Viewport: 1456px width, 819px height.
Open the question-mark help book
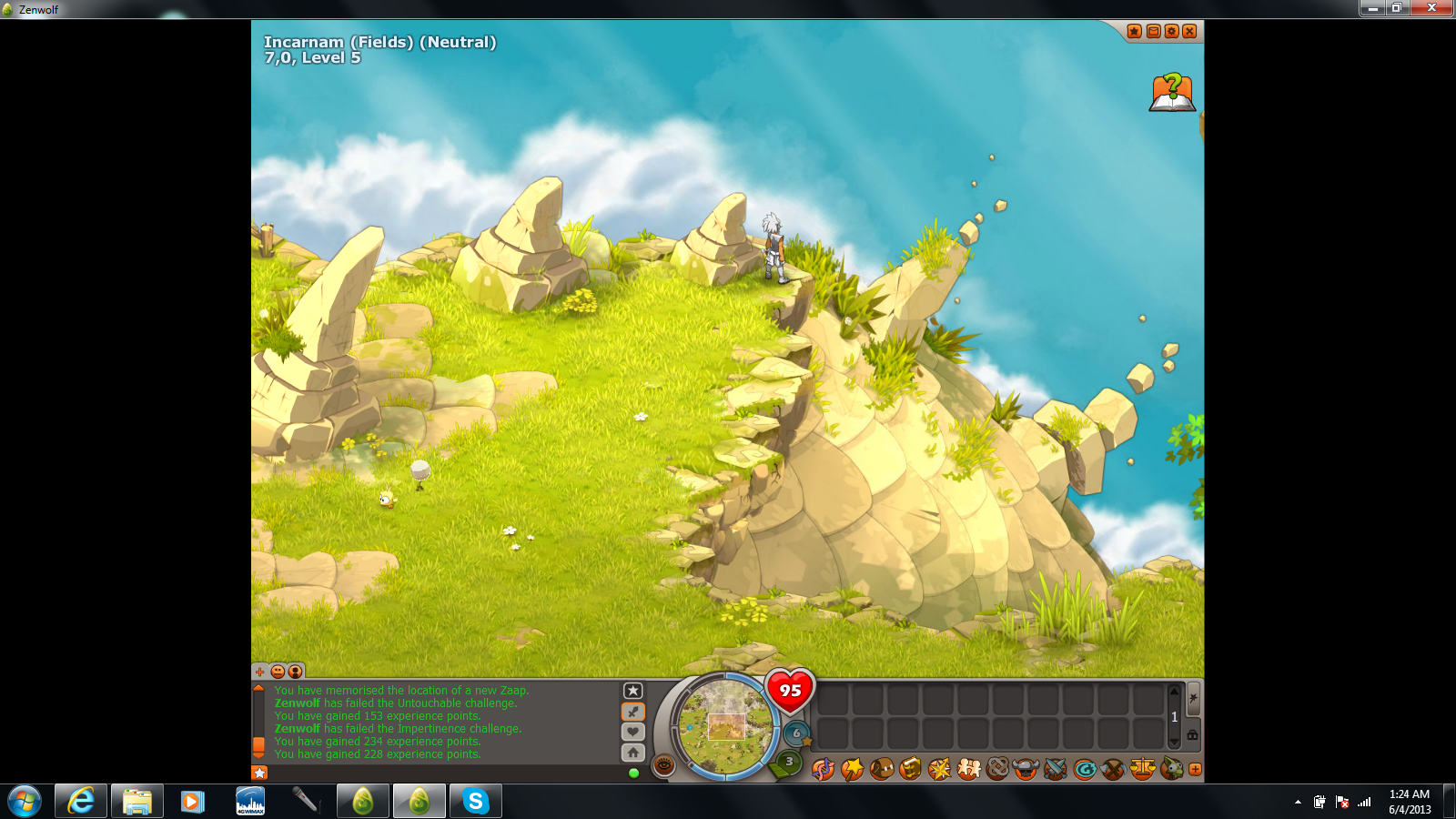[1172, 93]
